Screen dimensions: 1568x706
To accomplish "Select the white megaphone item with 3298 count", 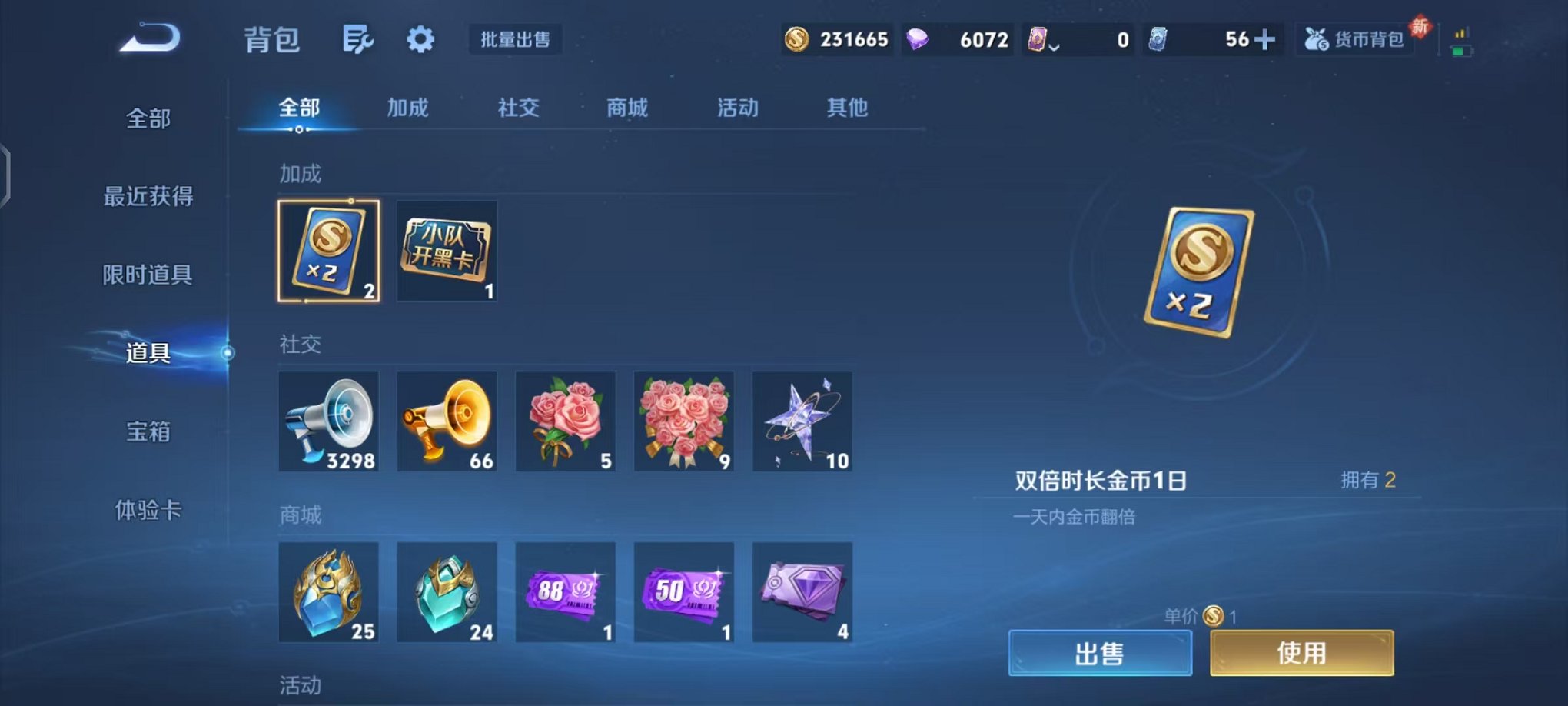I will 328,421.
